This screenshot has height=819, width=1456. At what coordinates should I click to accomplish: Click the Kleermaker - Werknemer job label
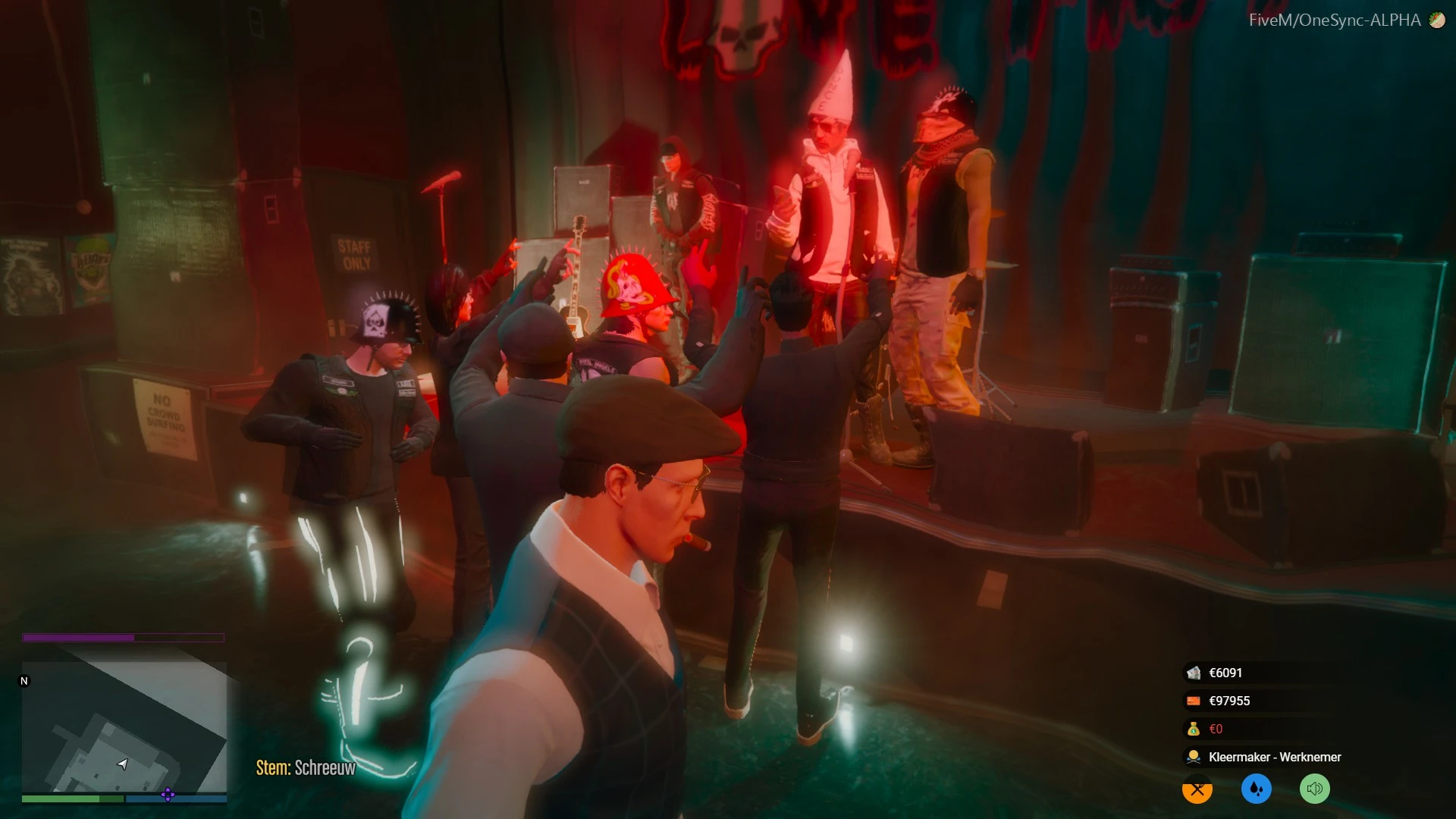1274,757
